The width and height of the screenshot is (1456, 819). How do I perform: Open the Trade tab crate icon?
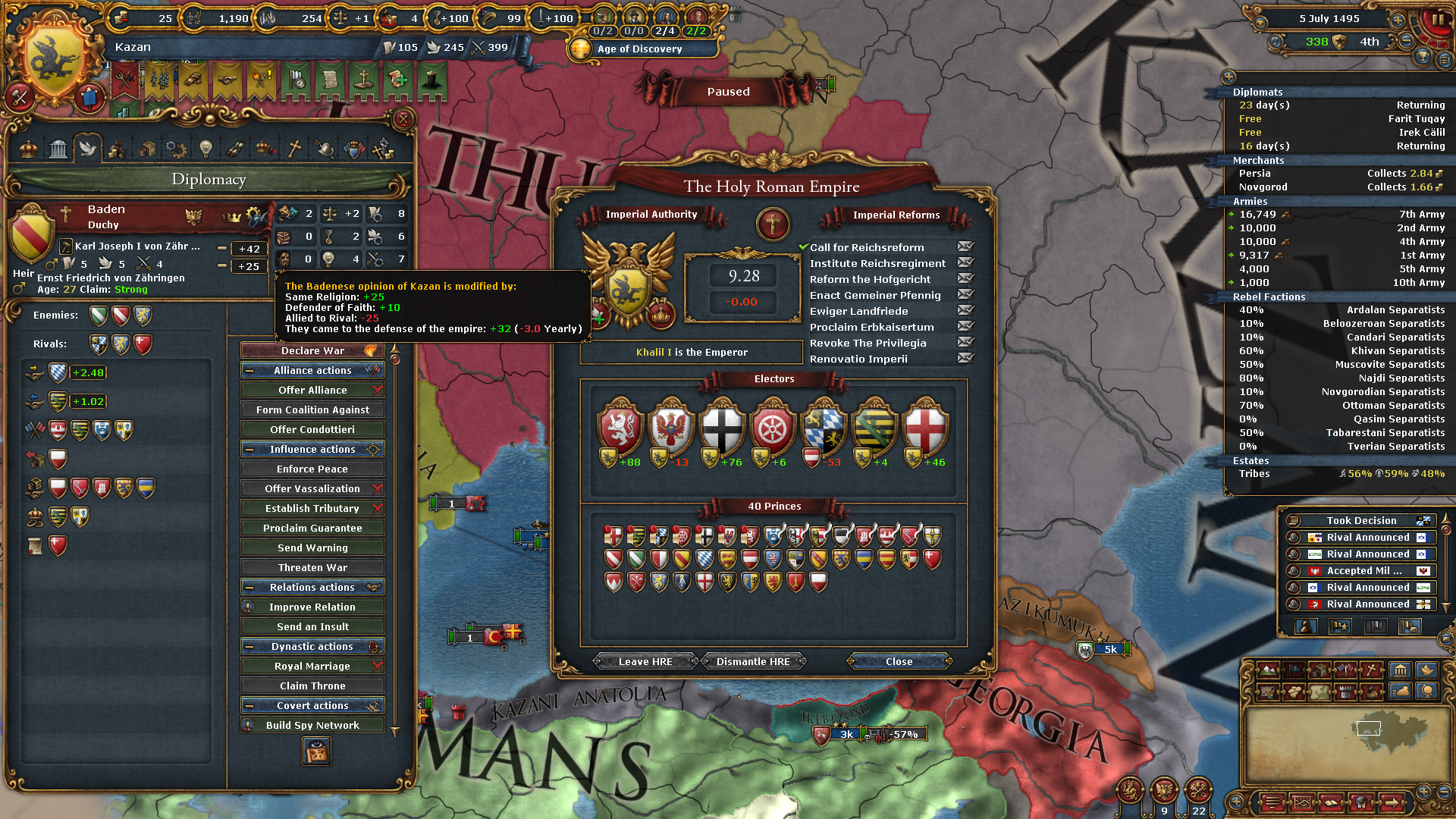point(149,149)
